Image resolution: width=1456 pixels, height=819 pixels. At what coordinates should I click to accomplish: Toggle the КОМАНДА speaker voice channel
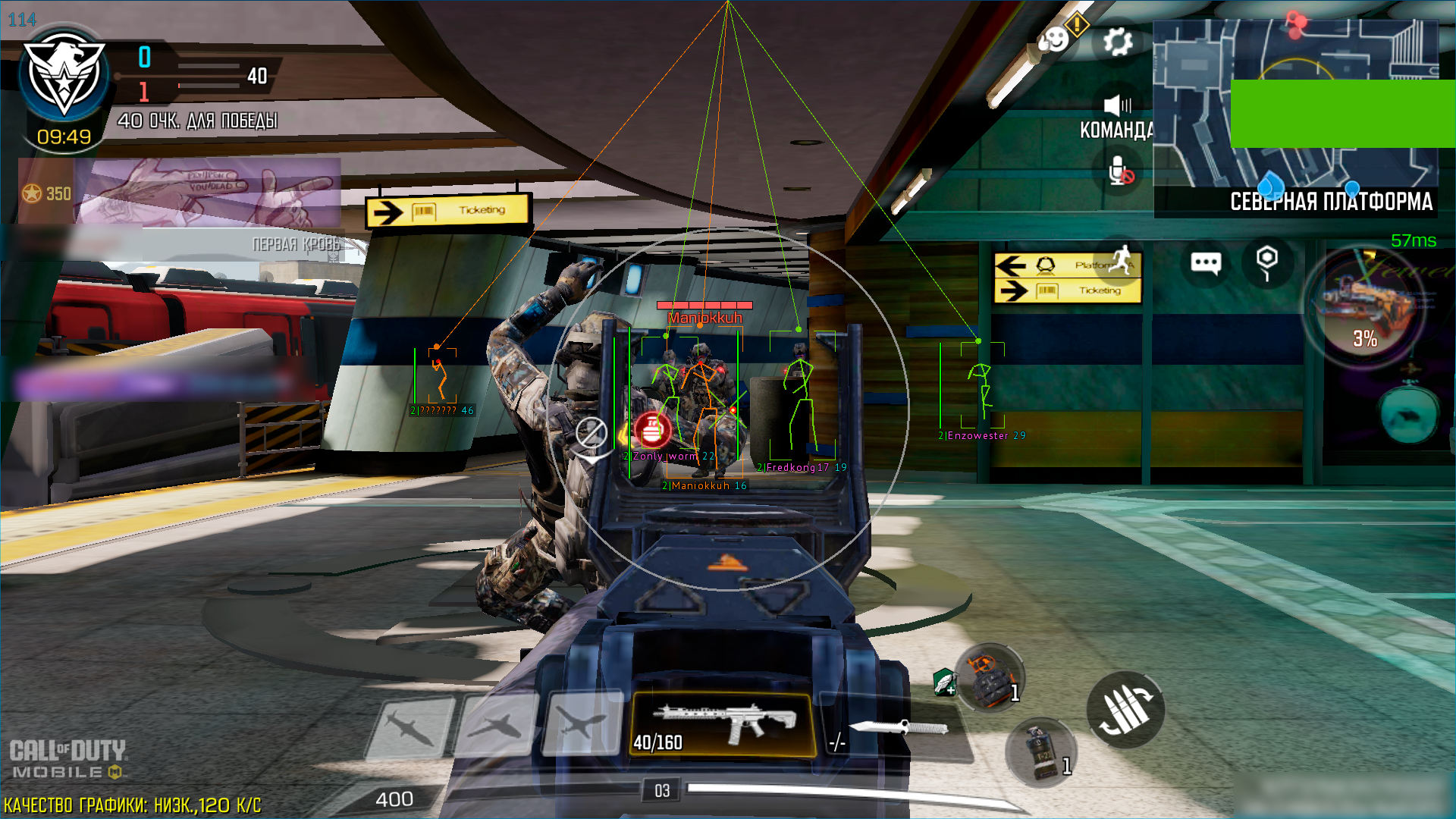point(1117,105)
